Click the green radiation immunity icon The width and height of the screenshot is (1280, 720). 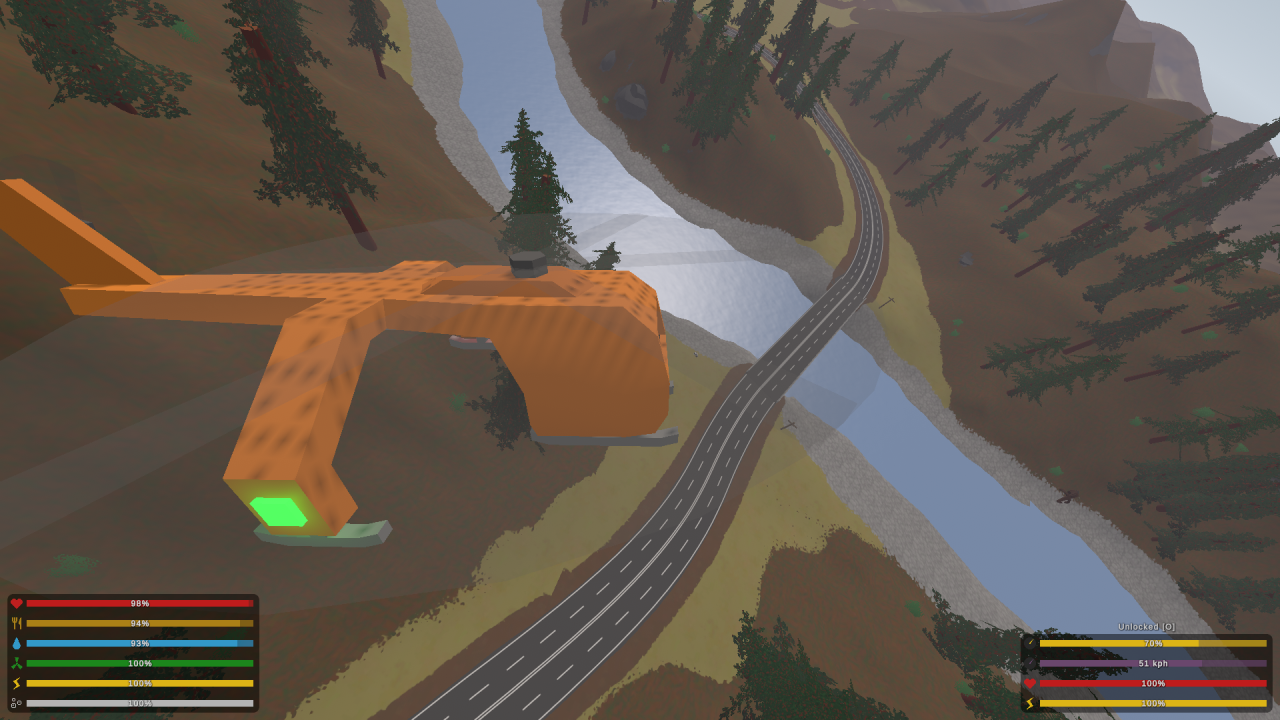(x=15, y=662)
